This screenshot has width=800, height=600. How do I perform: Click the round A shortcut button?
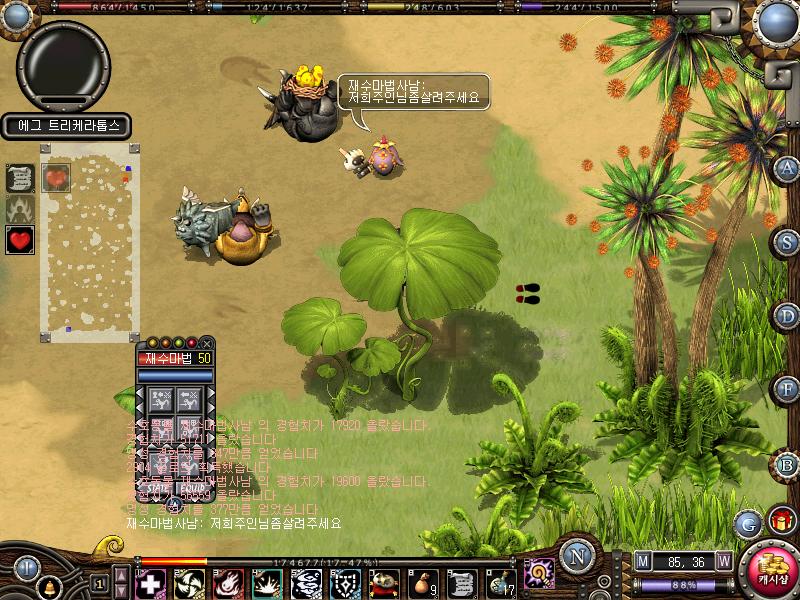(788, 167)
